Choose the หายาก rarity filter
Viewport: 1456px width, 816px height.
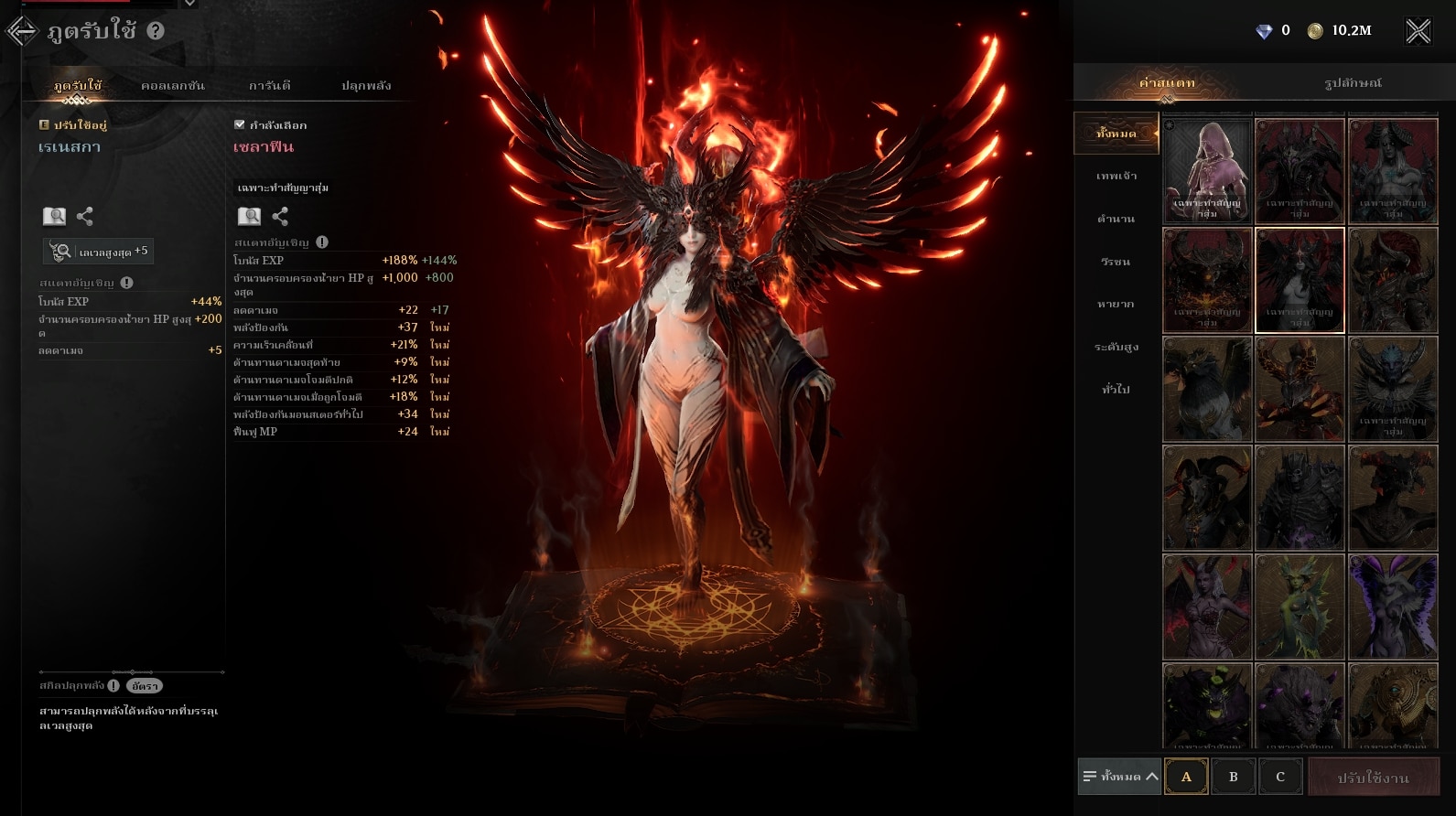click(x=1116, y=304)
